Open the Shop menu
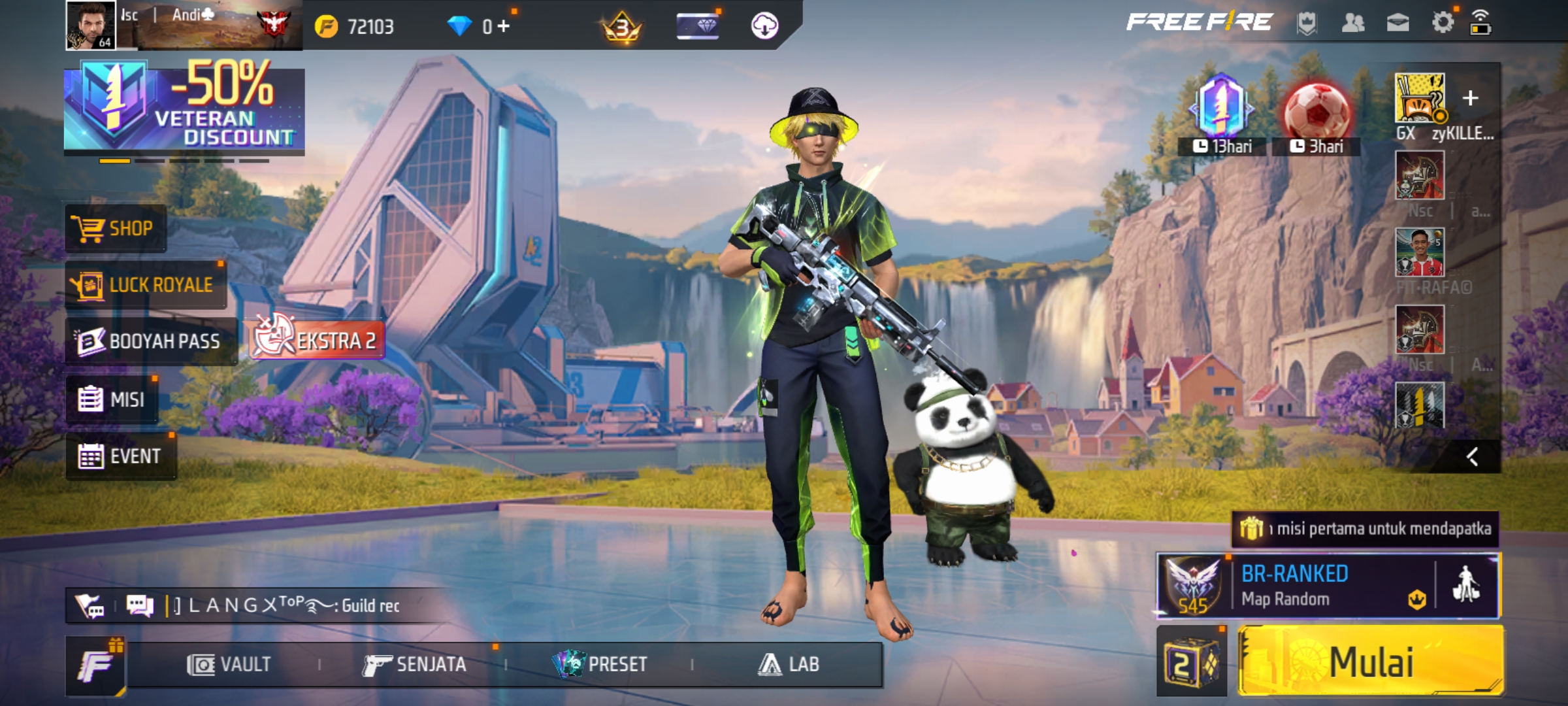 click(116, 229)
